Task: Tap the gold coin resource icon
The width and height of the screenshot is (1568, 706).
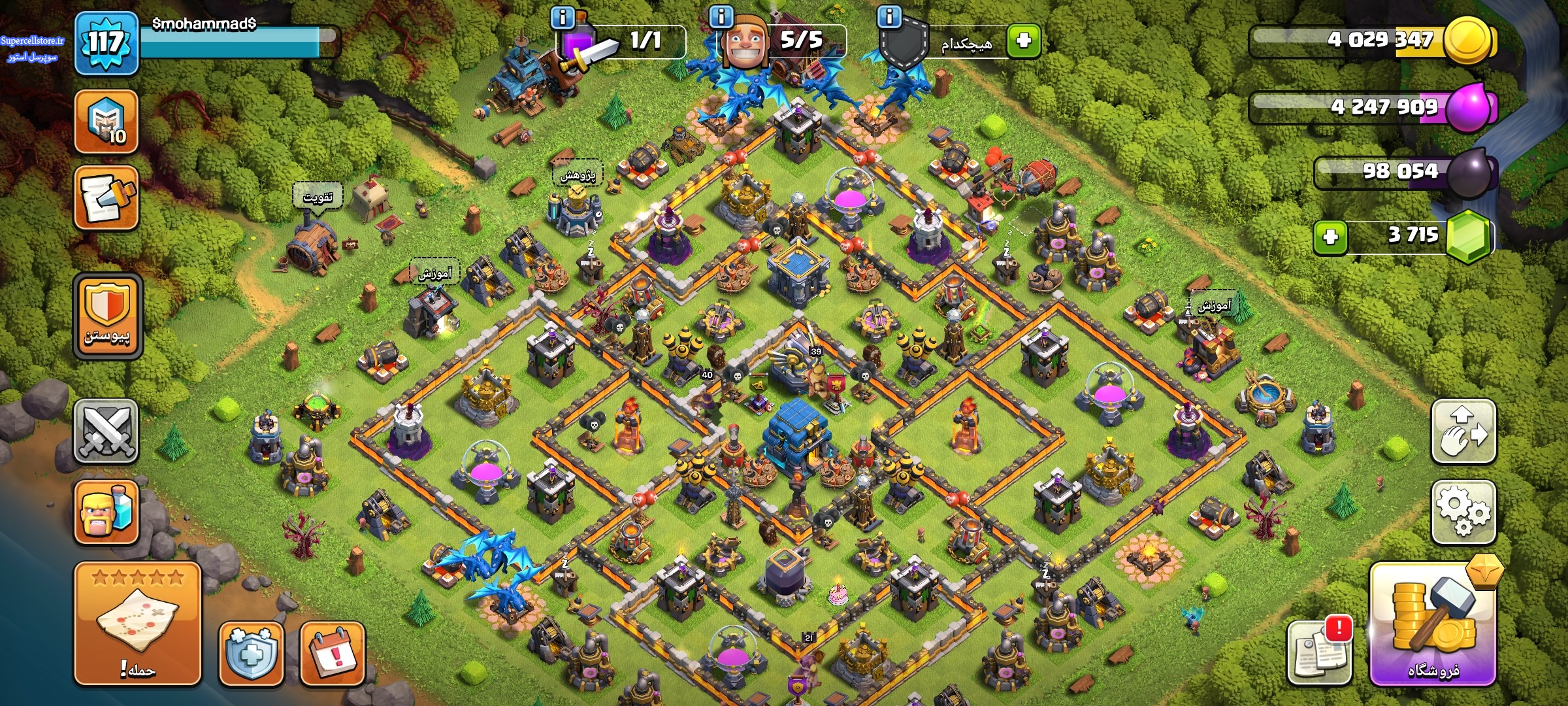Action: (1468, 41)
